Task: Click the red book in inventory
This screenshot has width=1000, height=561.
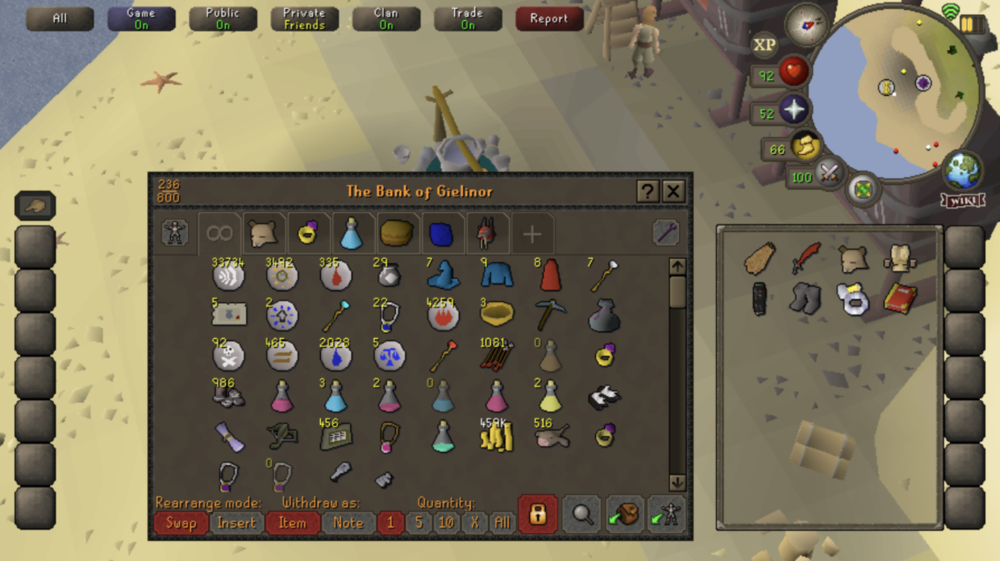Action: click(x=899, y=298)
